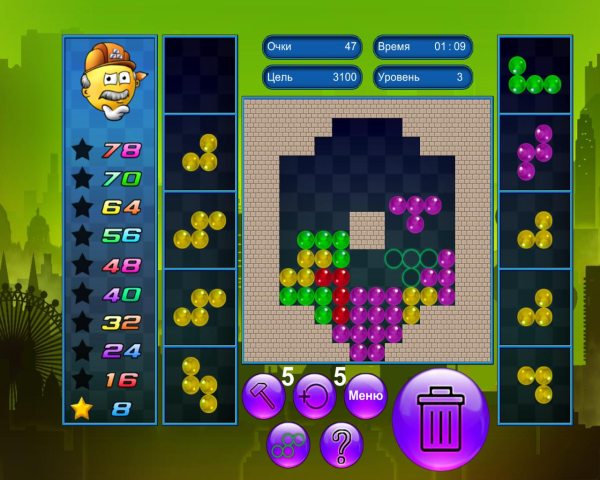The width and height of the screenshot is (600, 480).
Task: Open the question mark help button
Action: click(341, 444)
